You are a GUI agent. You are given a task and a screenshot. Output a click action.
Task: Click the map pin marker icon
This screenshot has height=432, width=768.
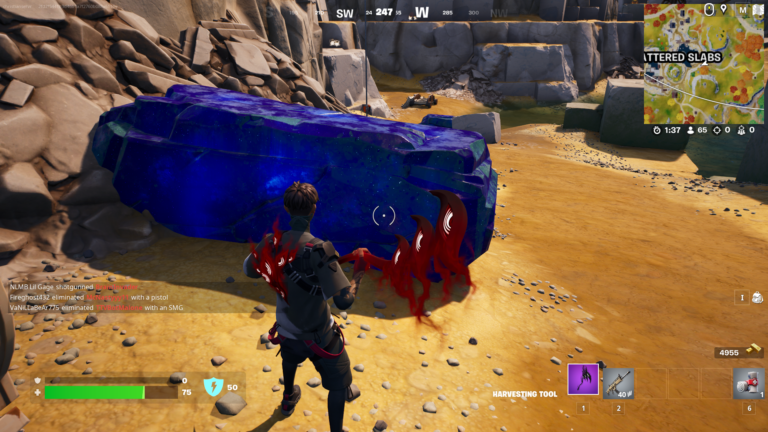[723, 9]
